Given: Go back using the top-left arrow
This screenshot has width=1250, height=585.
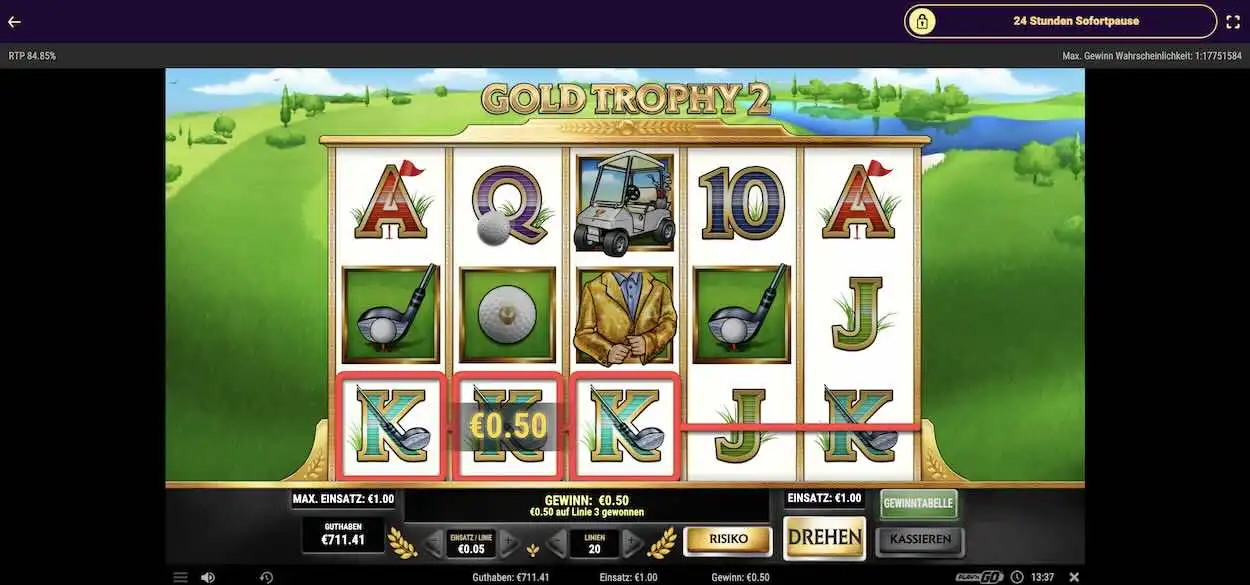Looking at the screenshot, I should (x=14, y=21).
